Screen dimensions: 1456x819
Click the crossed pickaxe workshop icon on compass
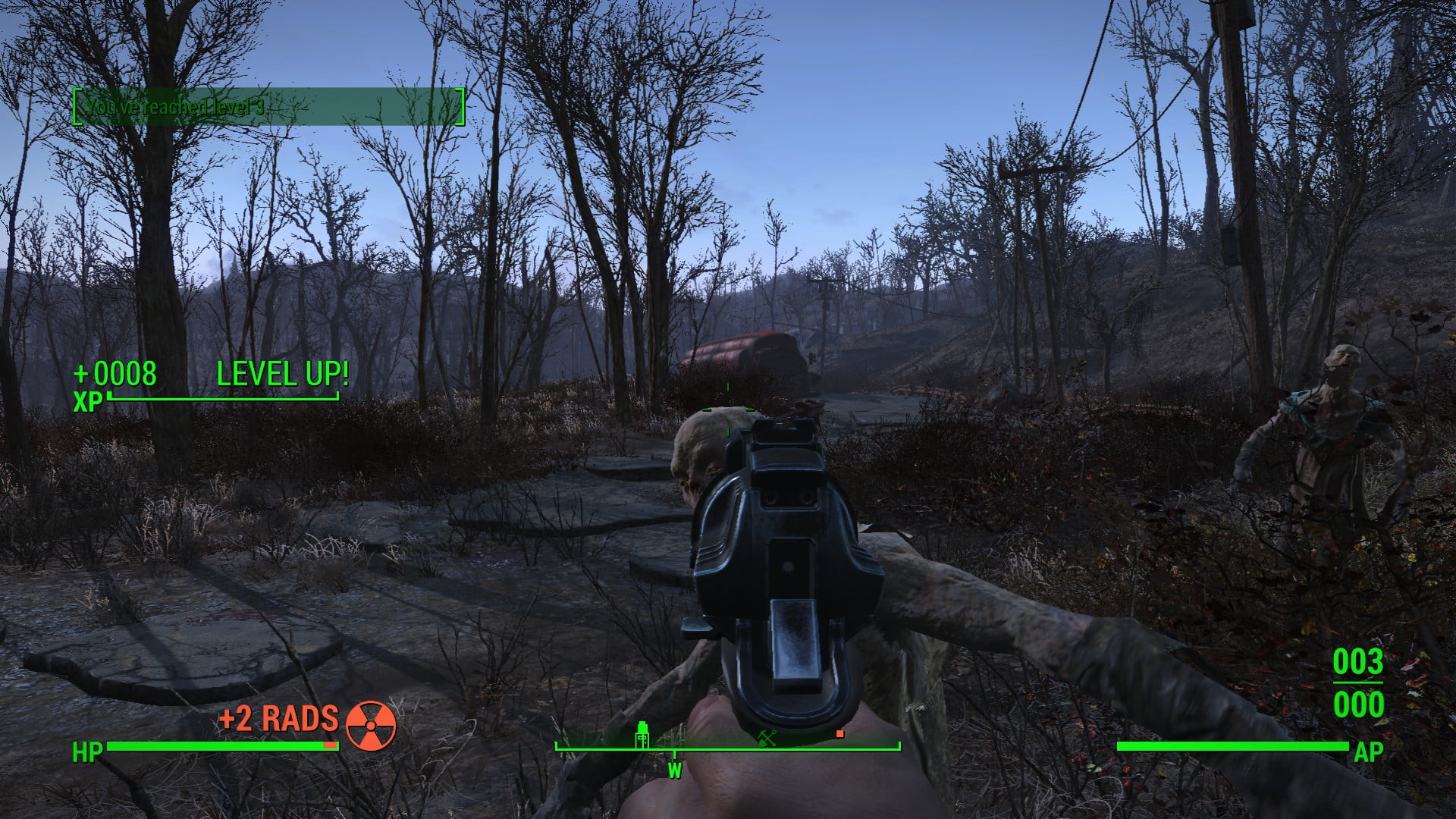(767, 736)
